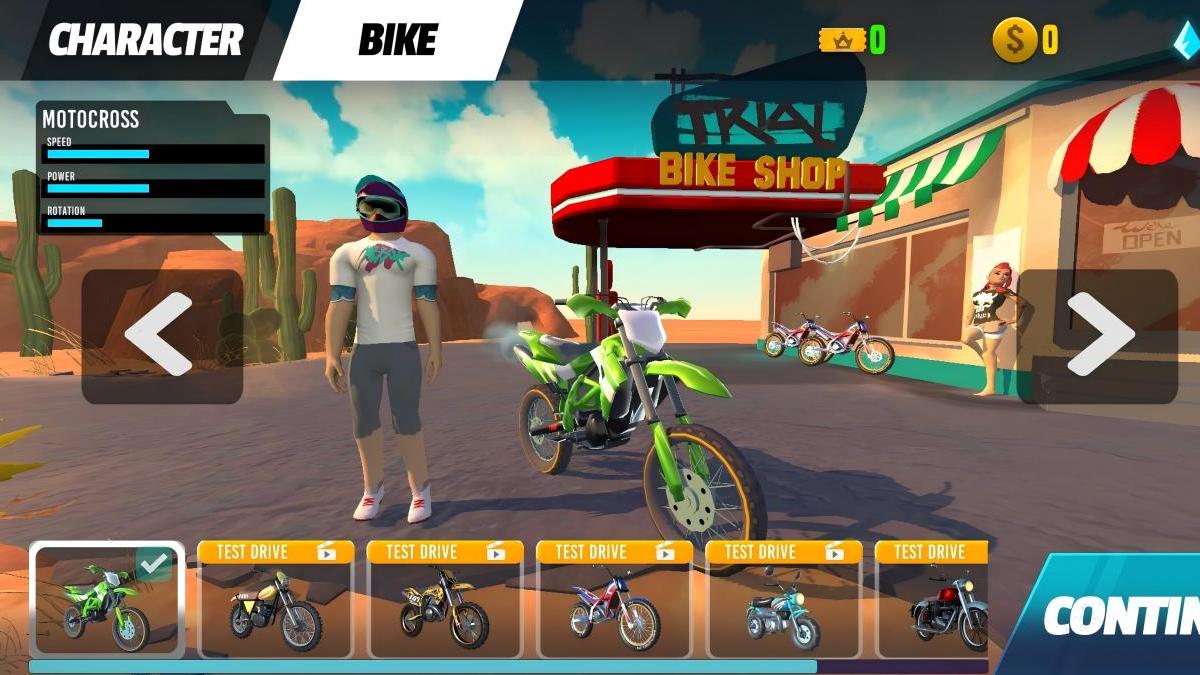Click the gold dollar coin icon
Viewport: 1200px width, 675px height.
pos(1014,40)
